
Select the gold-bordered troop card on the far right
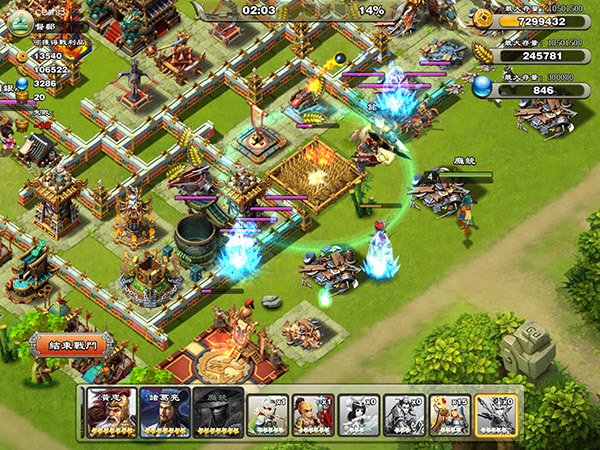point(495,413)
